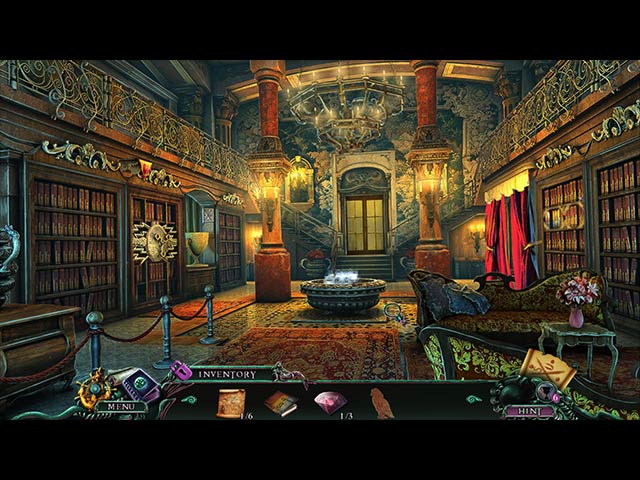Open the purple journal book
This screenshot has height=480, width=640.
(x=140, y=384)
